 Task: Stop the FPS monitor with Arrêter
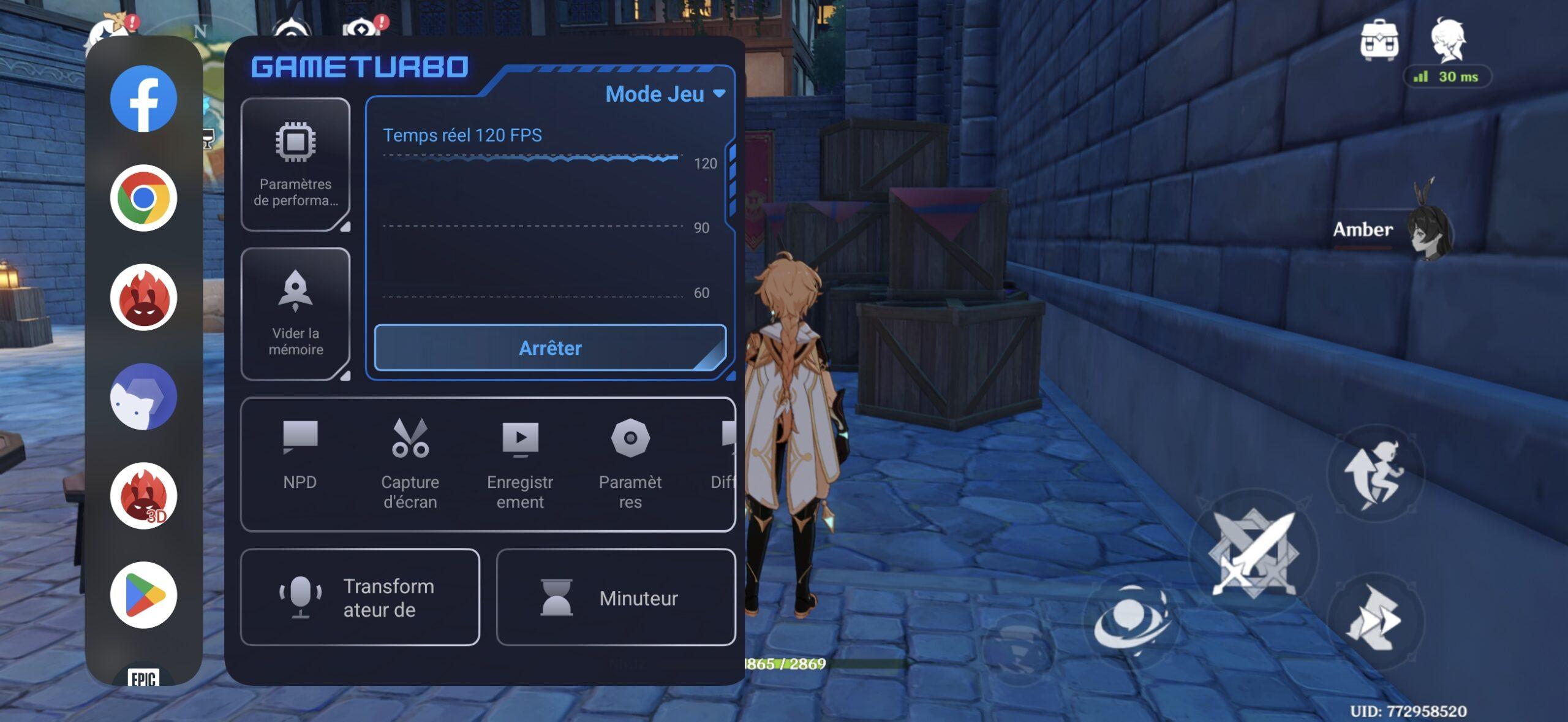coord(549,348)
